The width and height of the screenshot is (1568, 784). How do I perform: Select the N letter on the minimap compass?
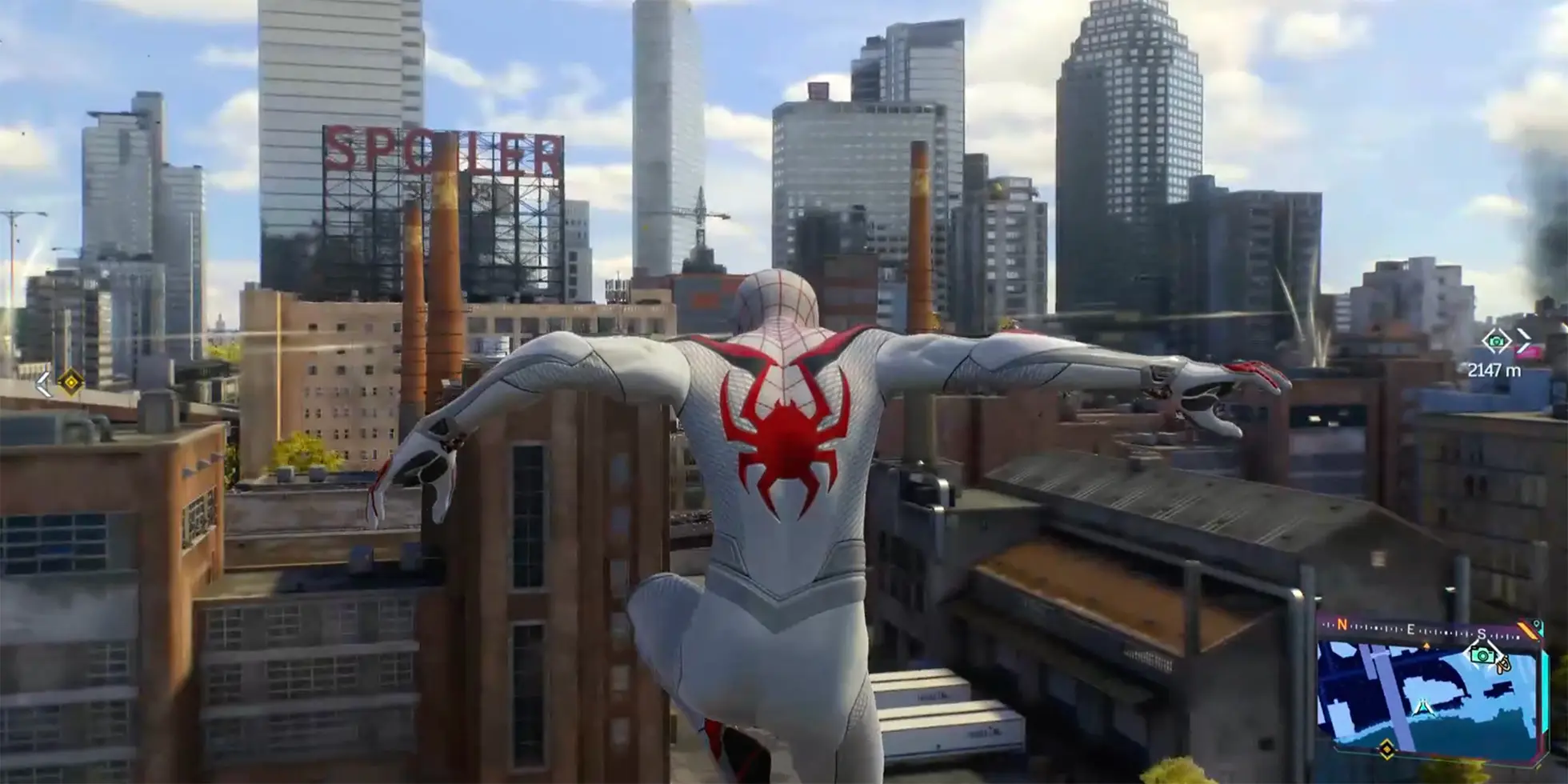point(1342,625)
